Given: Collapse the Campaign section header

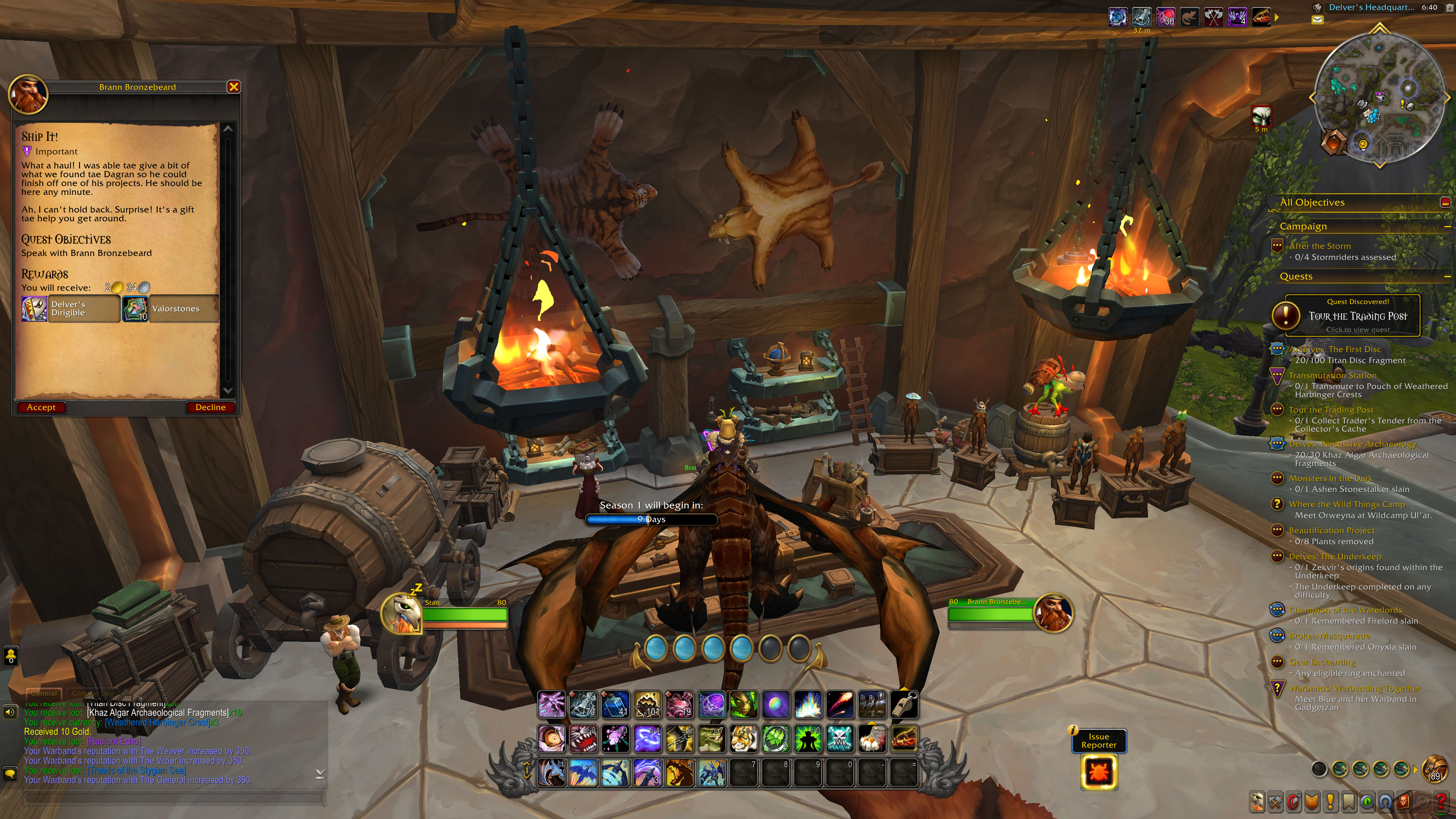Looking at the screenshot, I should point(1447,227).
